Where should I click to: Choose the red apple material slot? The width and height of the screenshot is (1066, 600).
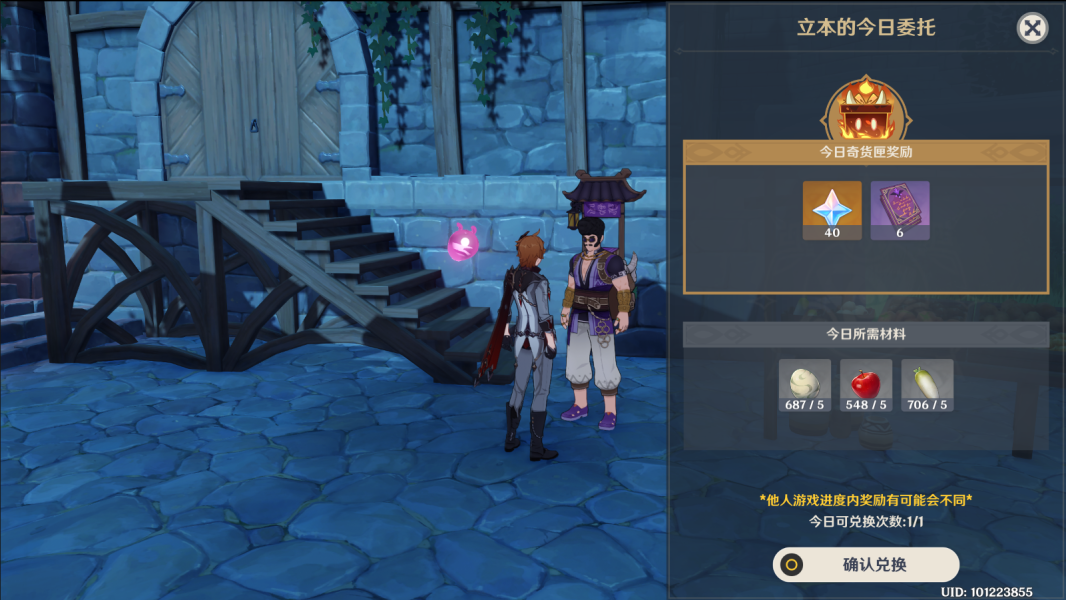(866, 386)
